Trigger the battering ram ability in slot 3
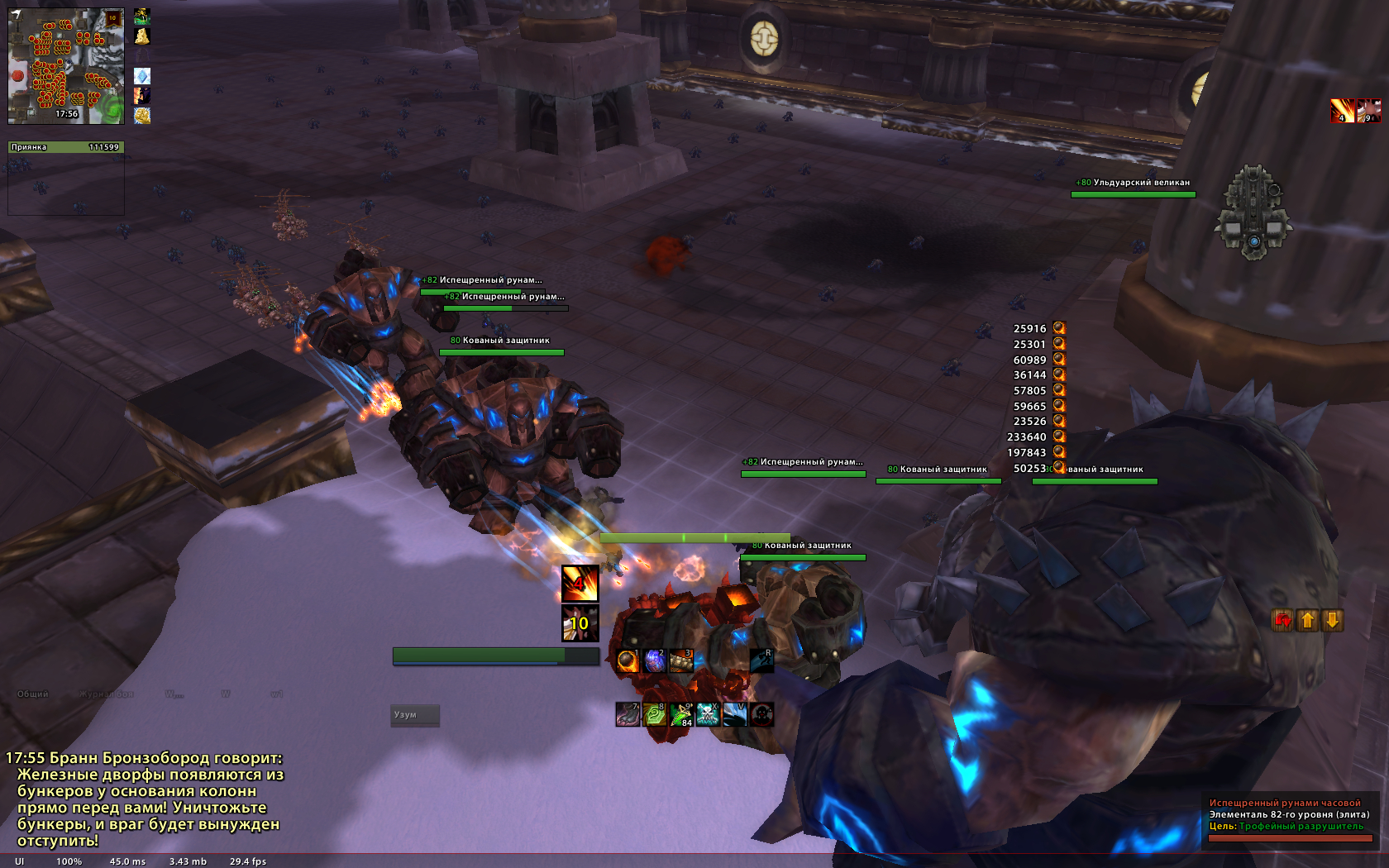Screen dimensions: 1389x868 click(x=680, y=661)
